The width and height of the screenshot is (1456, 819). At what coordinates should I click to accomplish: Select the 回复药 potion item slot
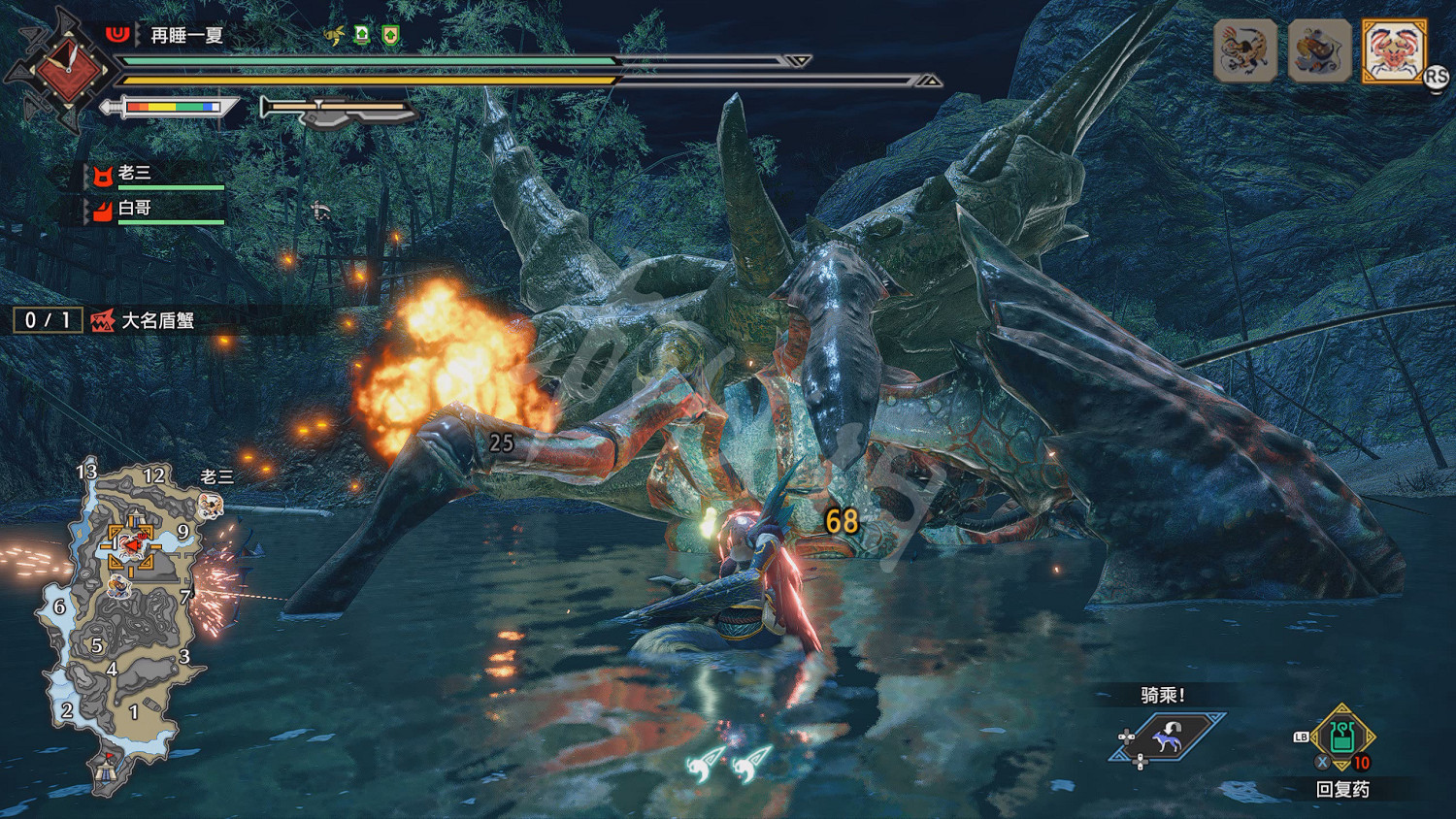coord(1342,739)
